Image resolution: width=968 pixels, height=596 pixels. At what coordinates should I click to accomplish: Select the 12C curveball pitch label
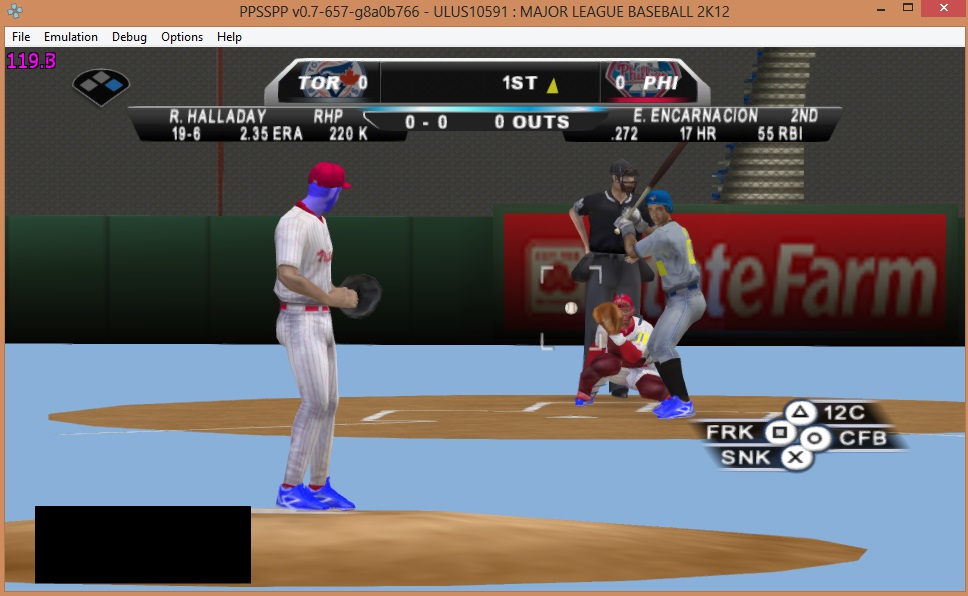pos(842,413)
